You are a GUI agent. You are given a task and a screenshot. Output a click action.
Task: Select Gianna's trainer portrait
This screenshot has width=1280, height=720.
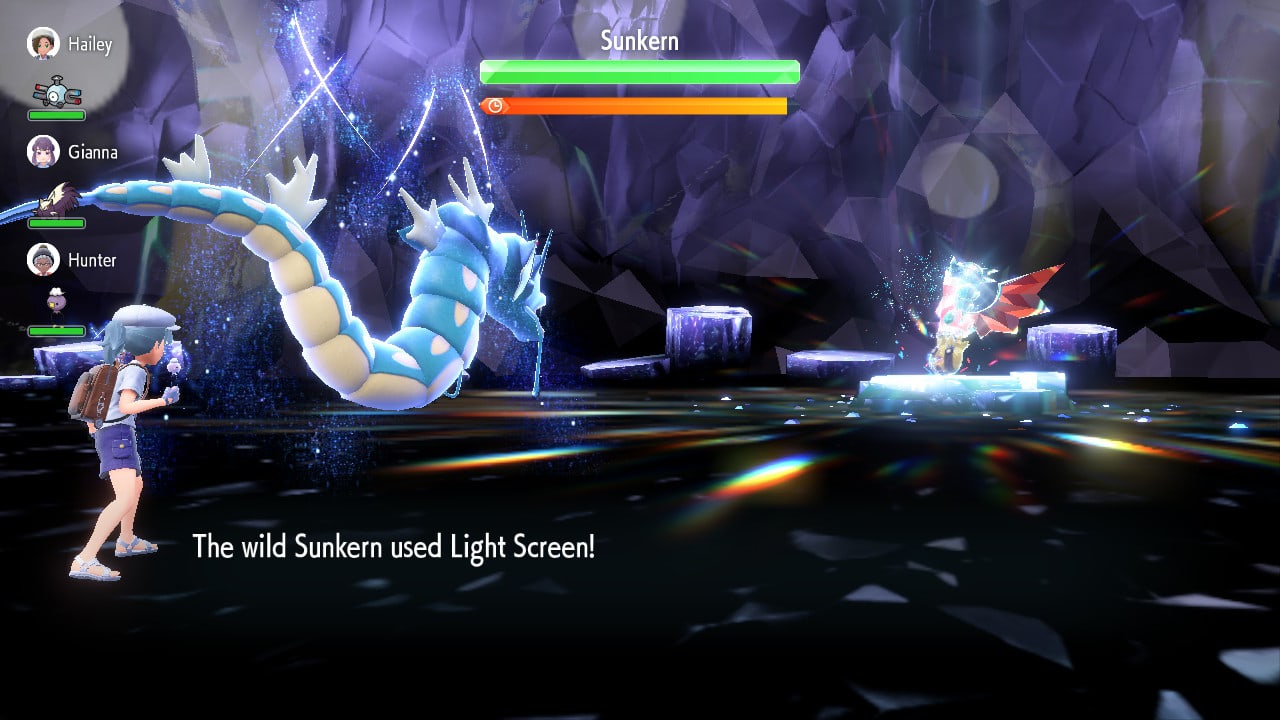[x=43, y=152]
